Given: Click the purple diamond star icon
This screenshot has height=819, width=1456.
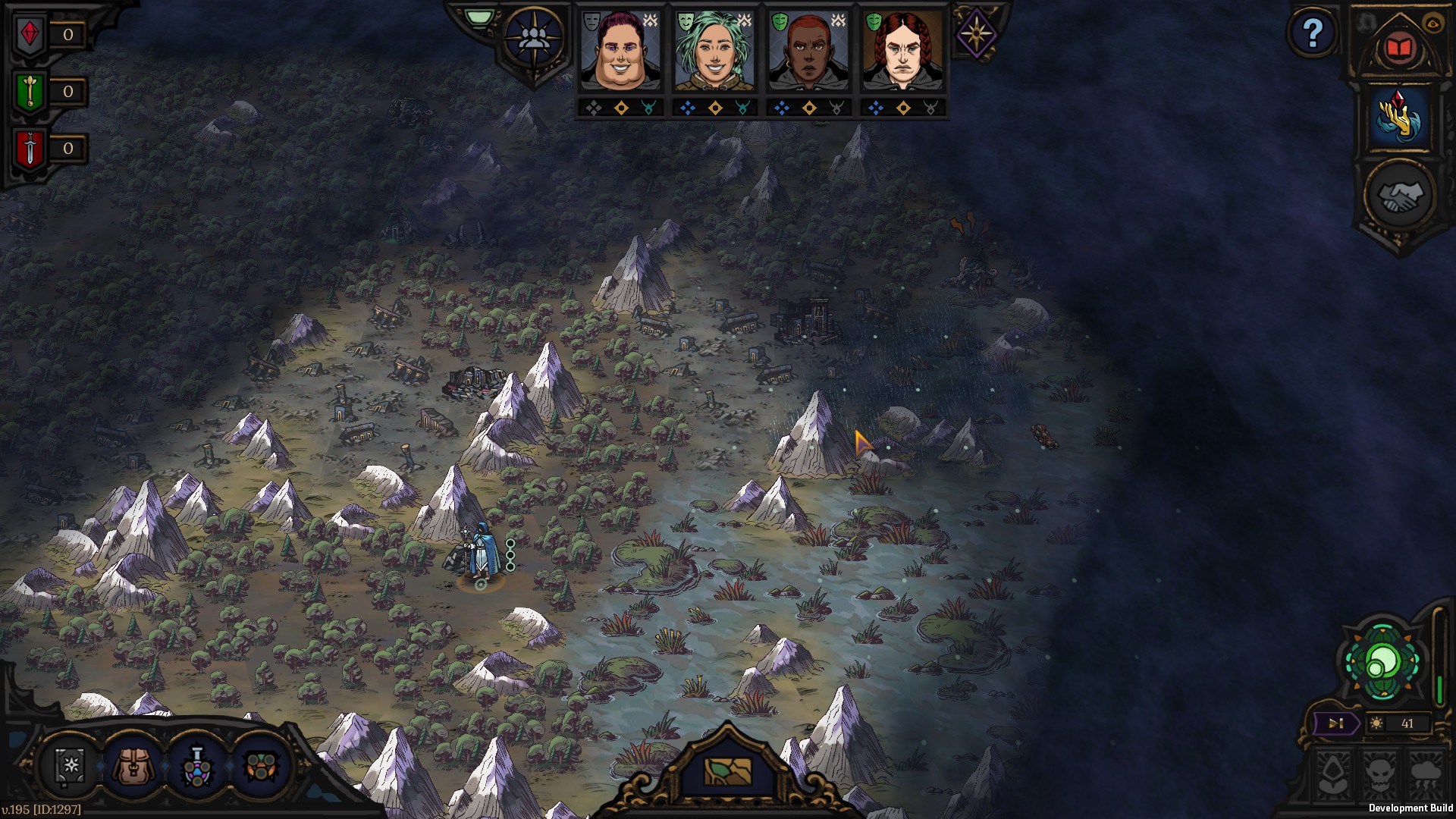Looking at the screenshot, I should [x=975, y=33].
